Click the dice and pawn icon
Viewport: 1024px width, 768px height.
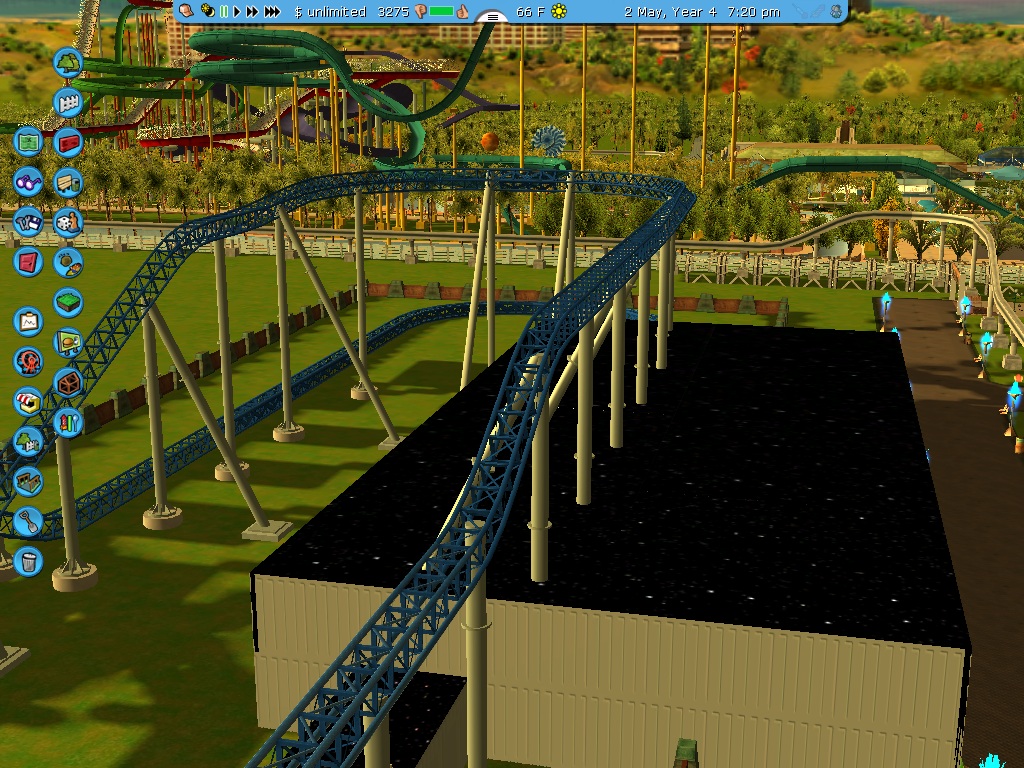coord(68,221)
